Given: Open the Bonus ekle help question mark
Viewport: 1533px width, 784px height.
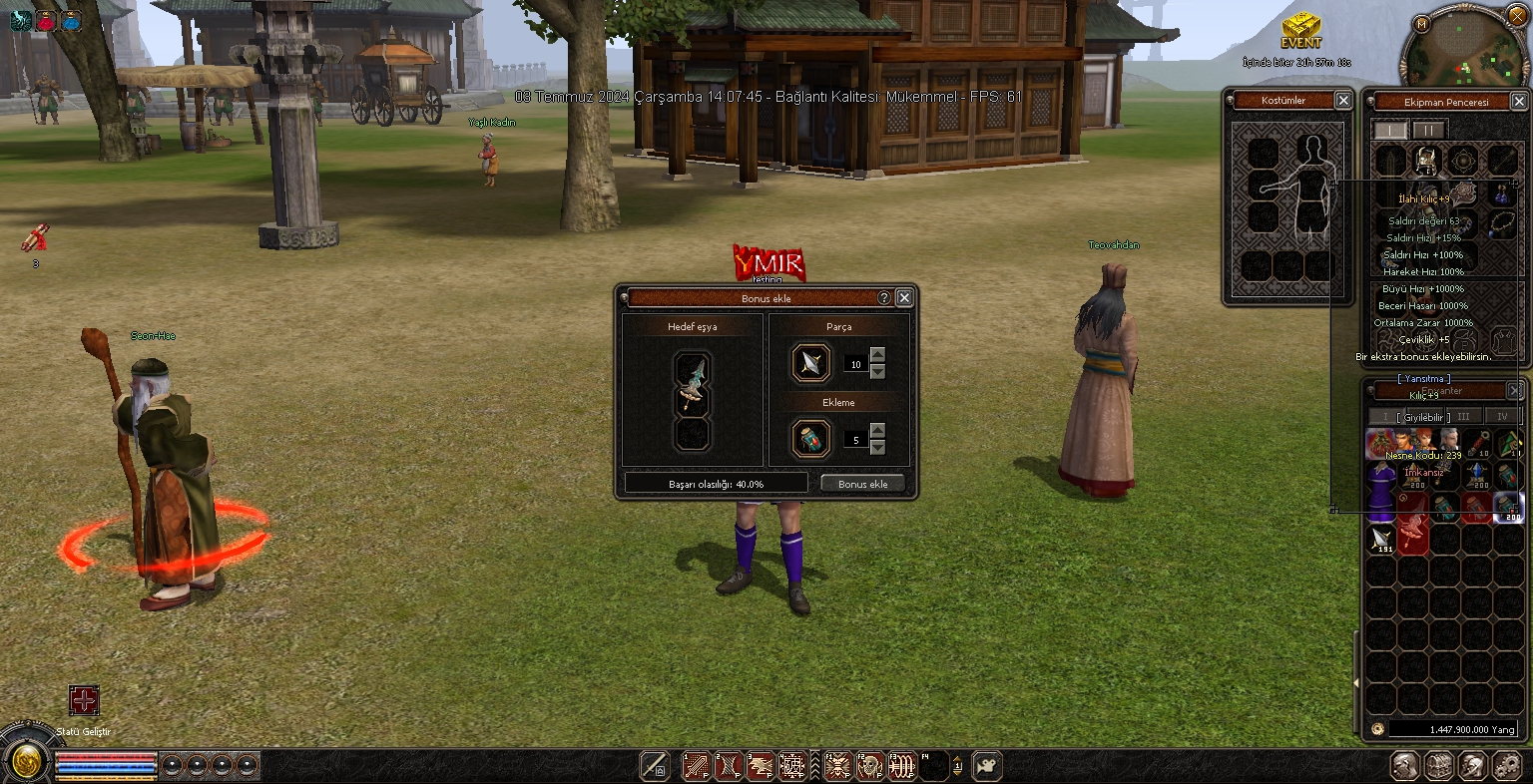Looking at the screenshot, I should 884,297.
